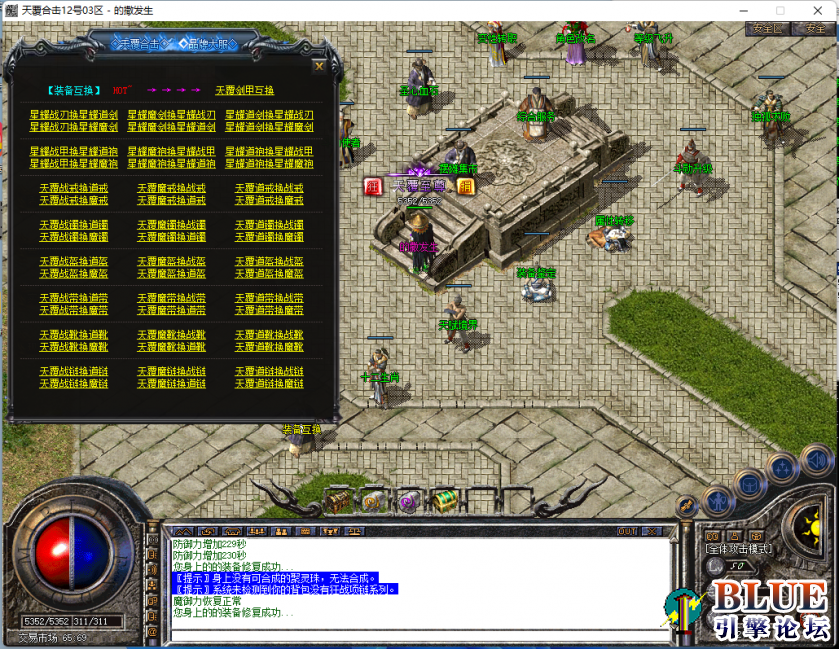
Task: Click the 安全区 safe zone button
Action: 767,29
